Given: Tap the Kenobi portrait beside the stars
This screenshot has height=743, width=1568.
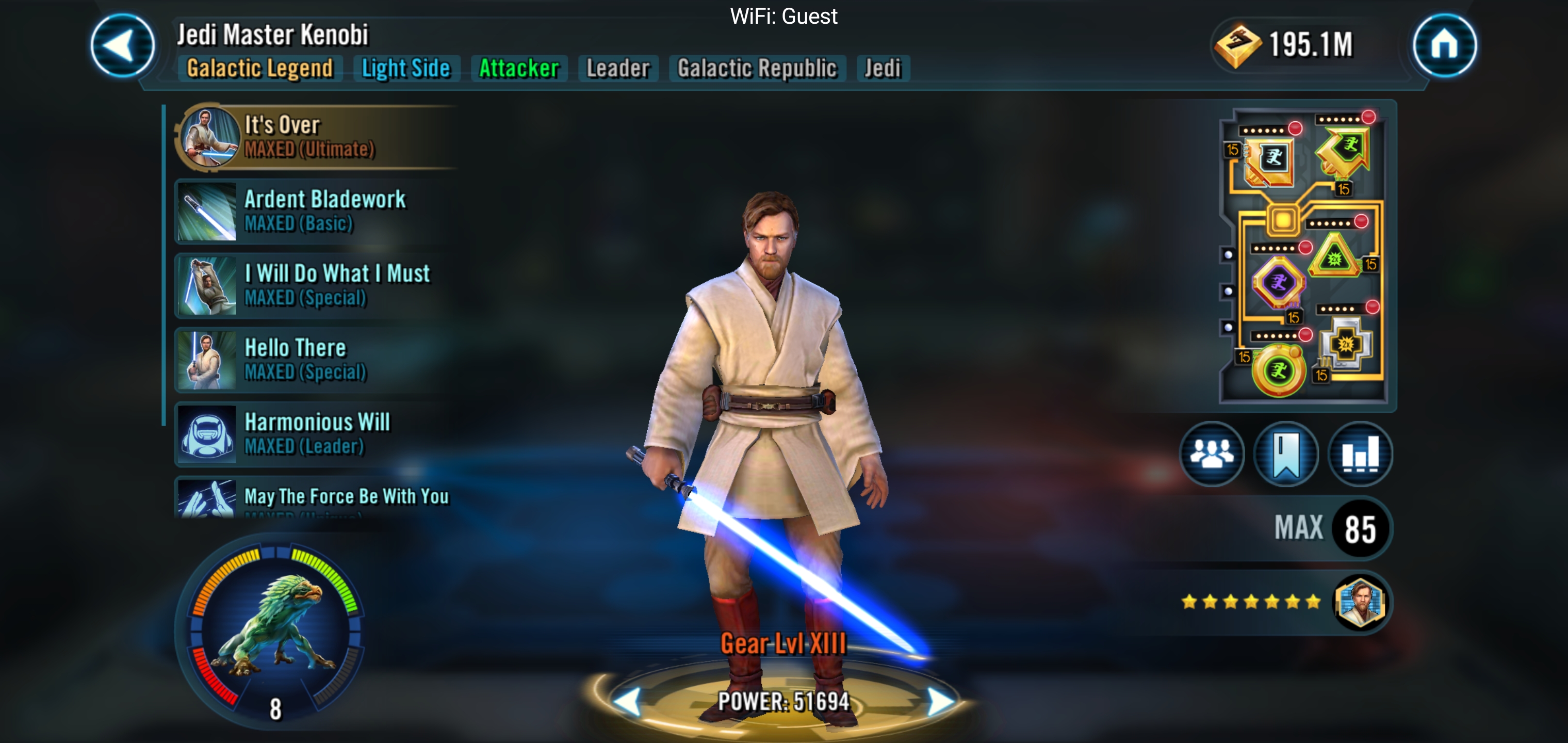Looking at the screenshot, I should pos(1360,603).
